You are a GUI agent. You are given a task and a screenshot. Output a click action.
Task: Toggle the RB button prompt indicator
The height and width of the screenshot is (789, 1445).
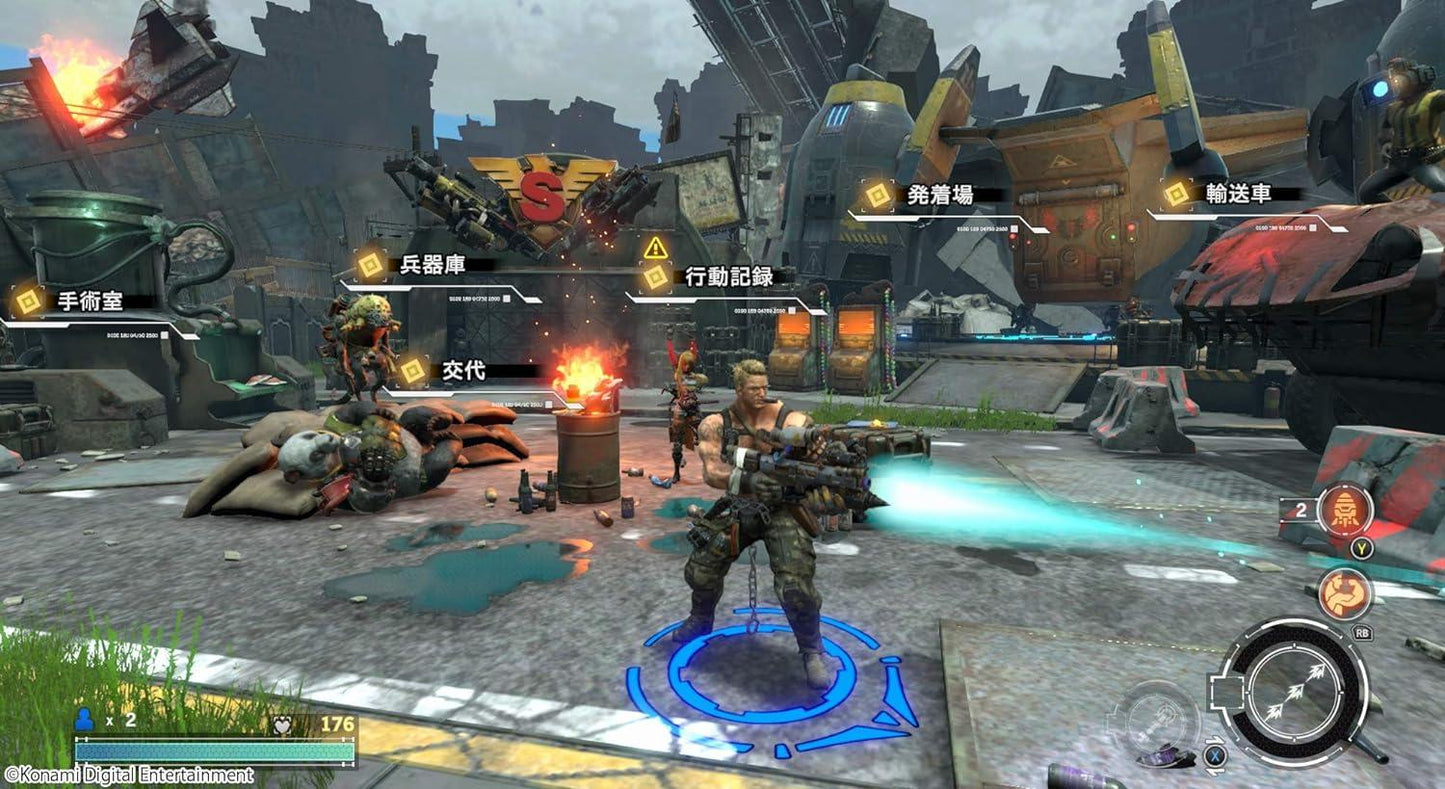pyautogui.click(x=1363, y=632)
